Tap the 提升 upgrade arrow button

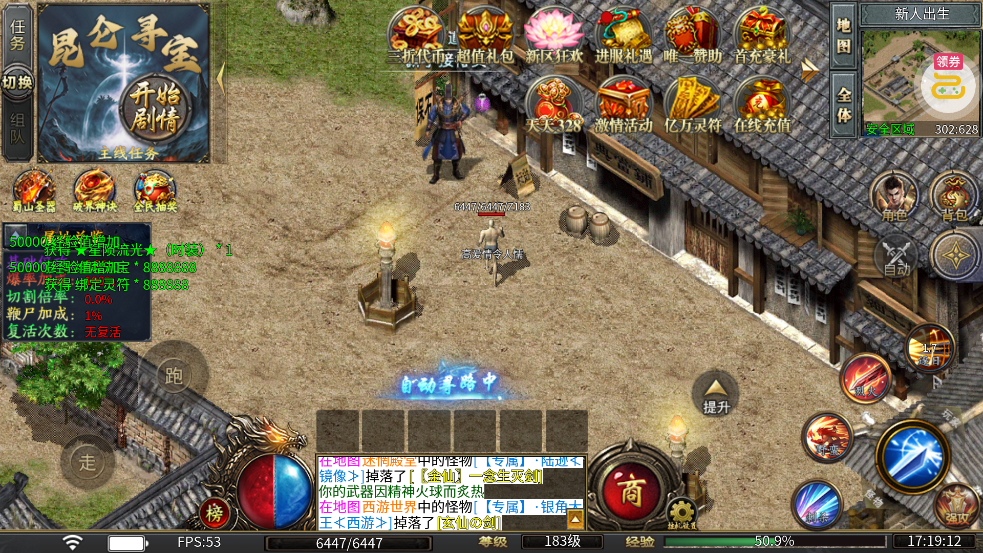(x=715, y=395)
